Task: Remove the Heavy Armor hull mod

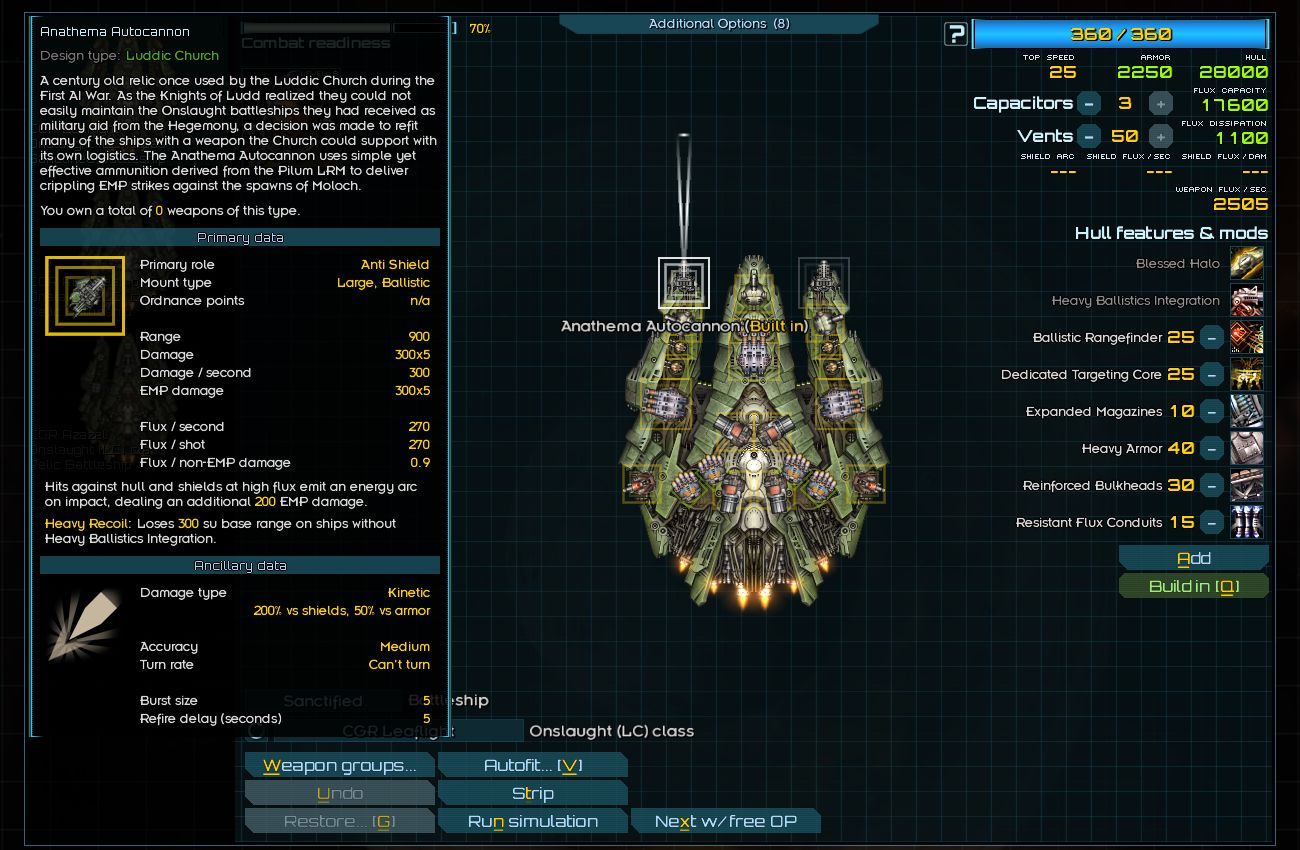Action: point(1211,449)
